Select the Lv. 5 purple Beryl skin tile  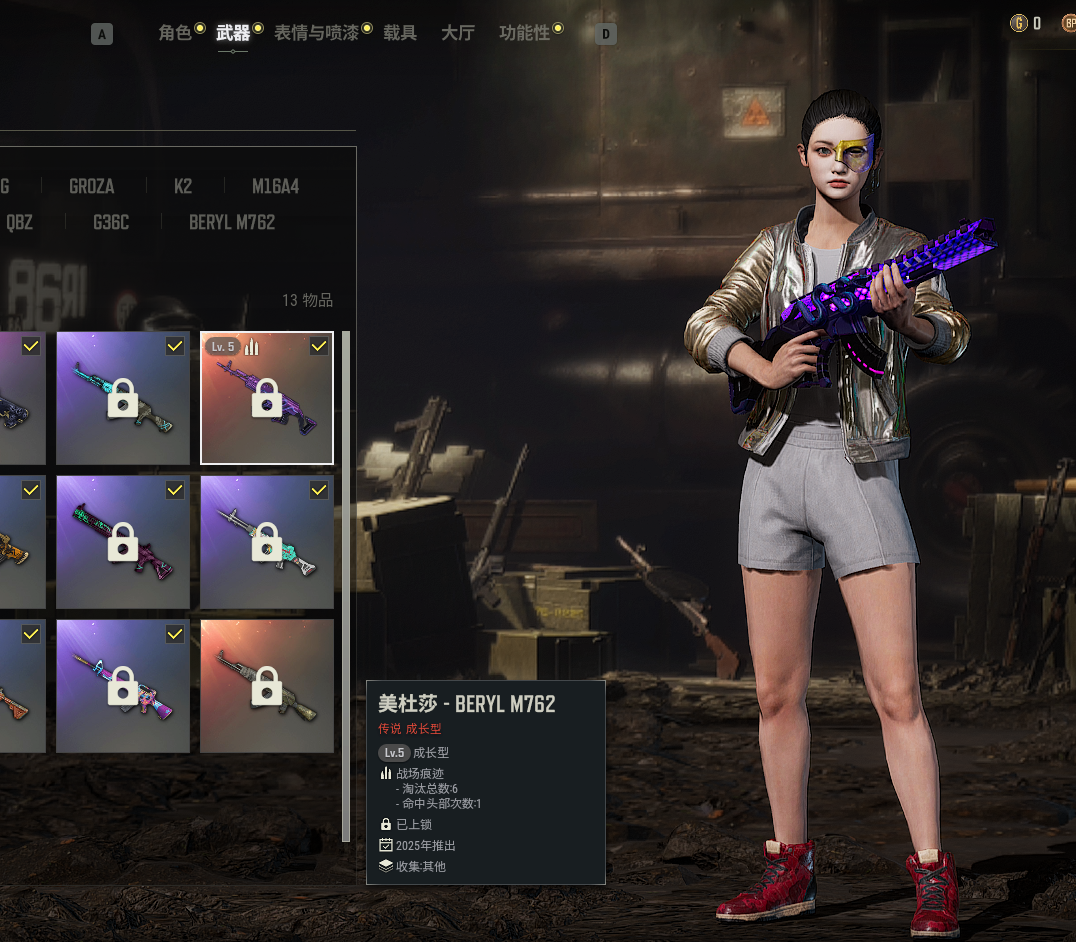click(x=267, y=398)
